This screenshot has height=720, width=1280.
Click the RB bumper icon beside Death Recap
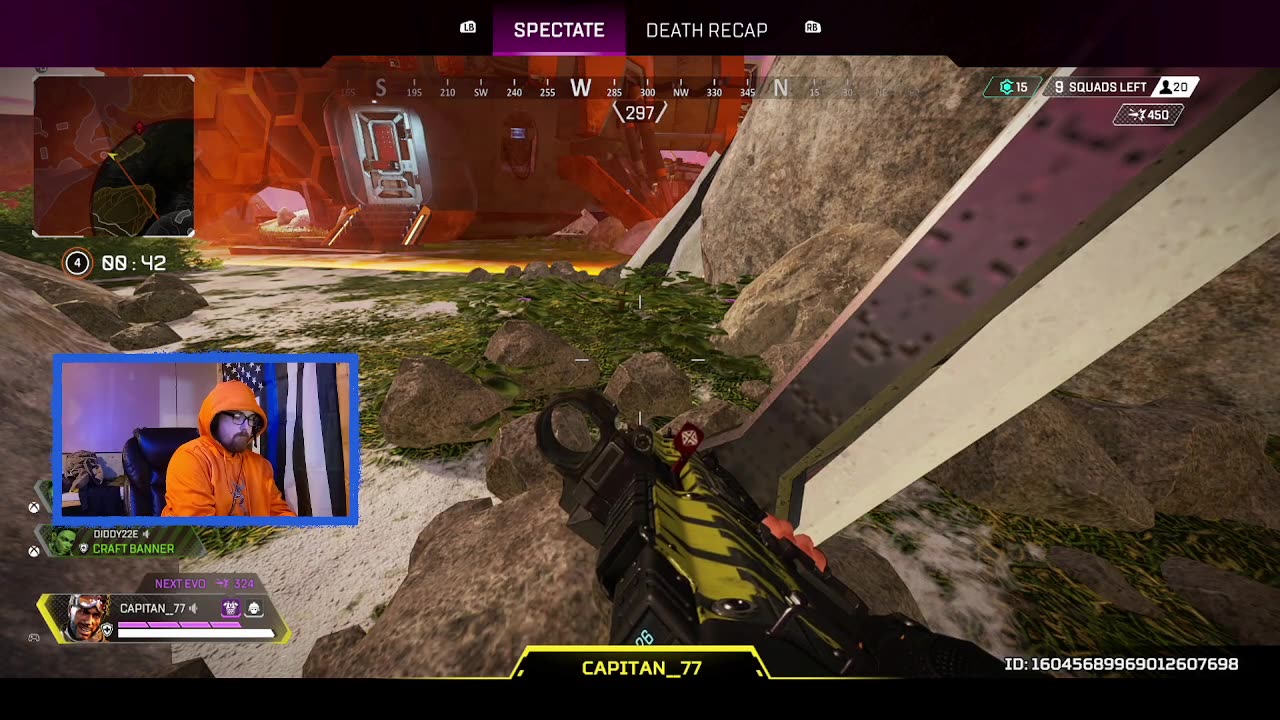click(x=812, y=27)
